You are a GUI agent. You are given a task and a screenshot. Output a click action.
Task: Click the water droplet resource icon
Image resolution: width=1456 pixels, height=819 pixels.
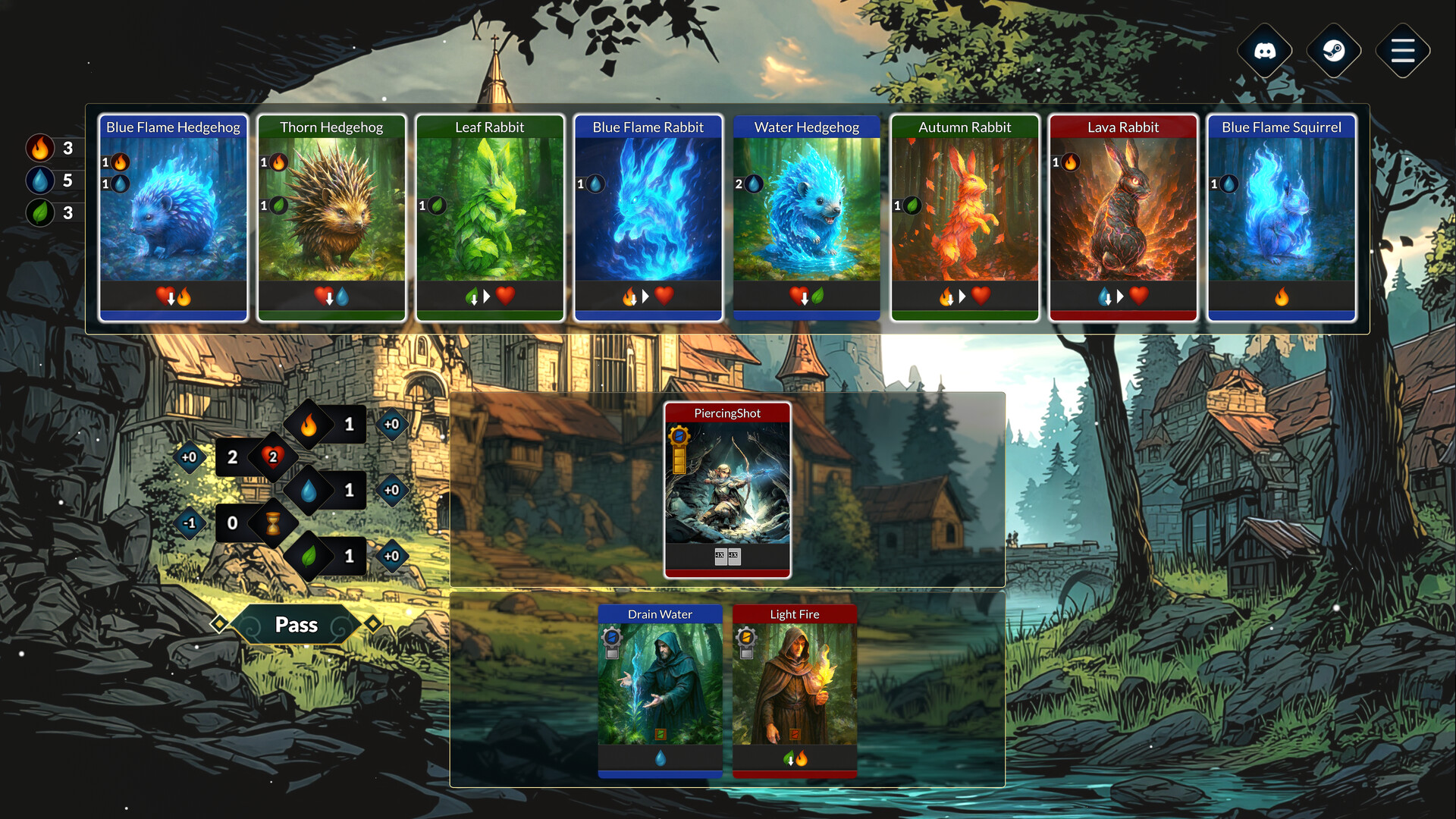tap(41, 180)
